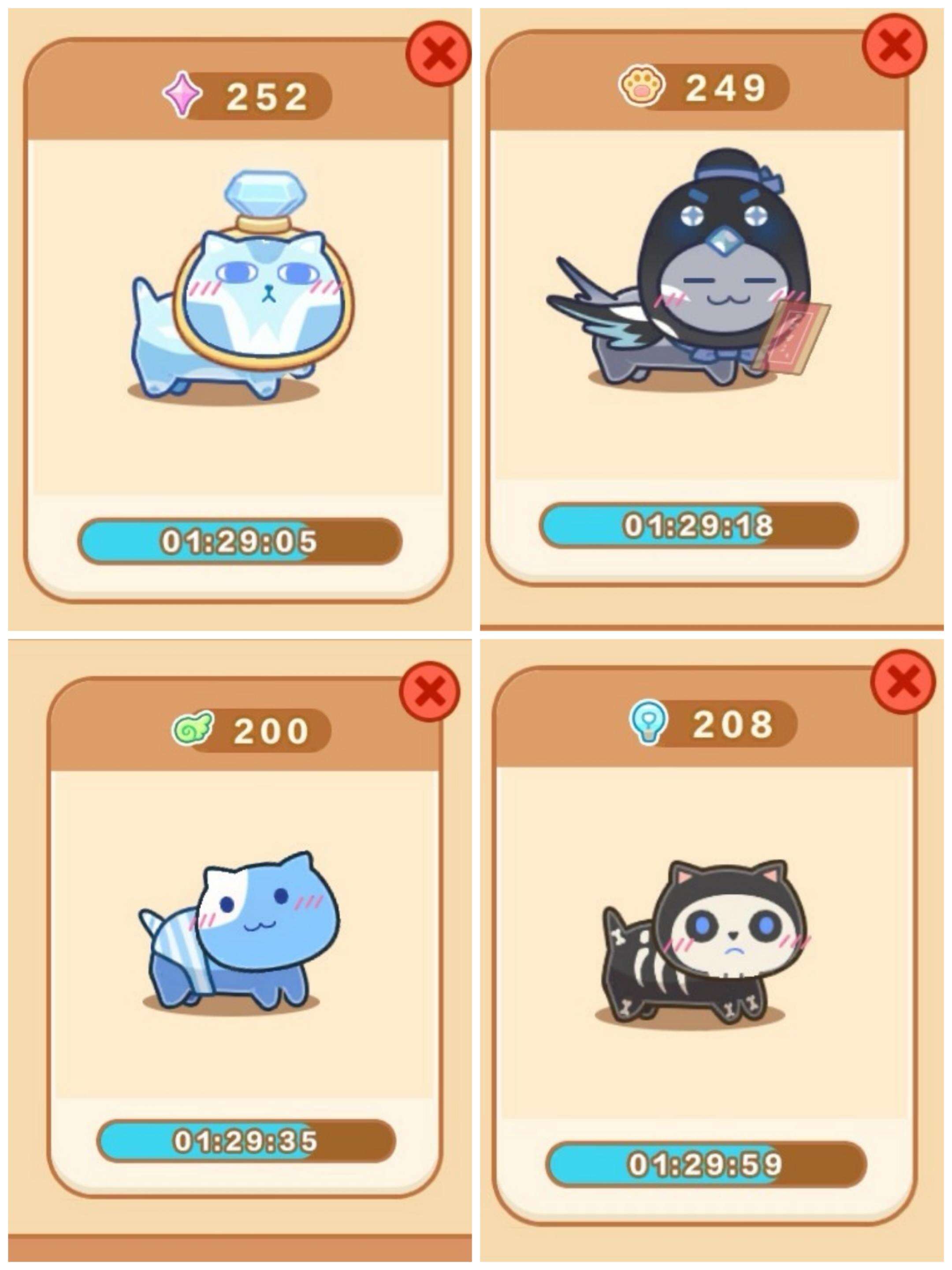Close the magpie-hooded cat card
This screenshot has width=952, height=1270.
click(x=894, y=46)
